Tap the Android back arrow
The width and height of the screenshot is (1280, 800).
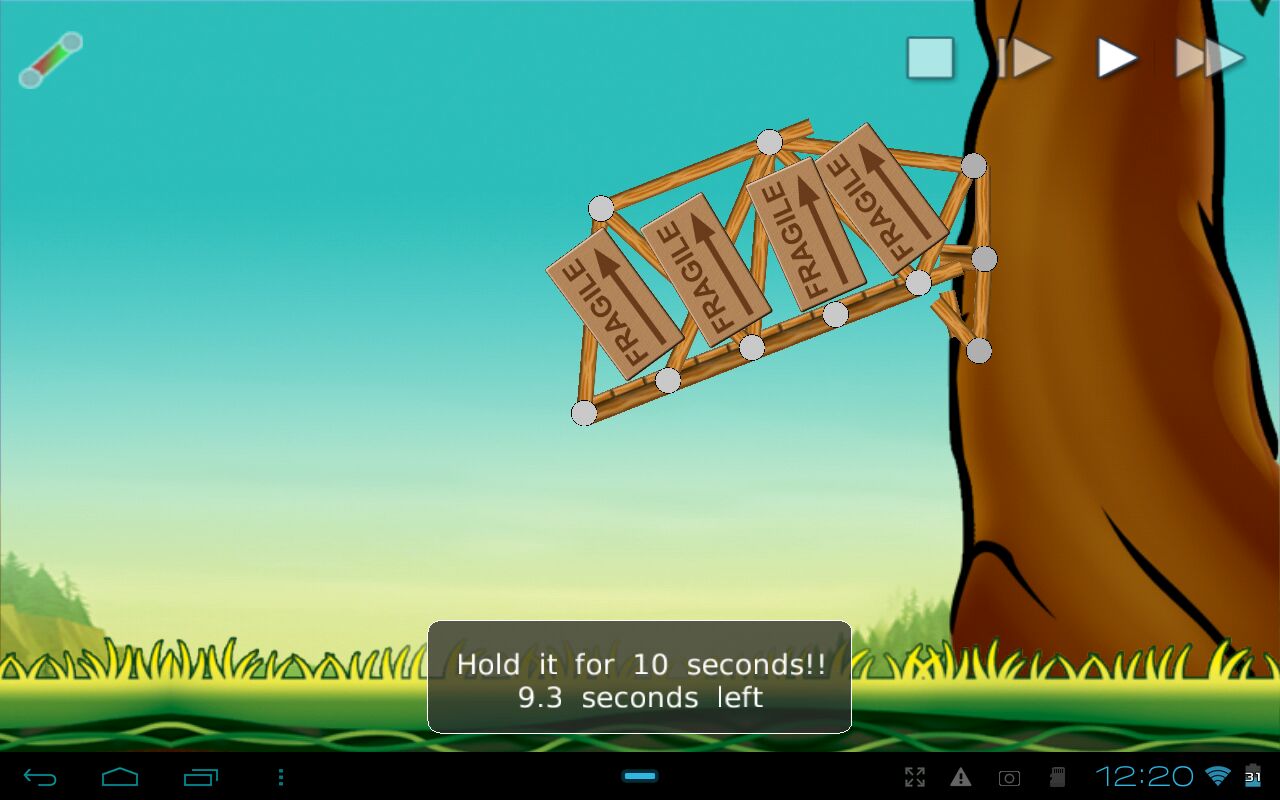pos(40,777)
